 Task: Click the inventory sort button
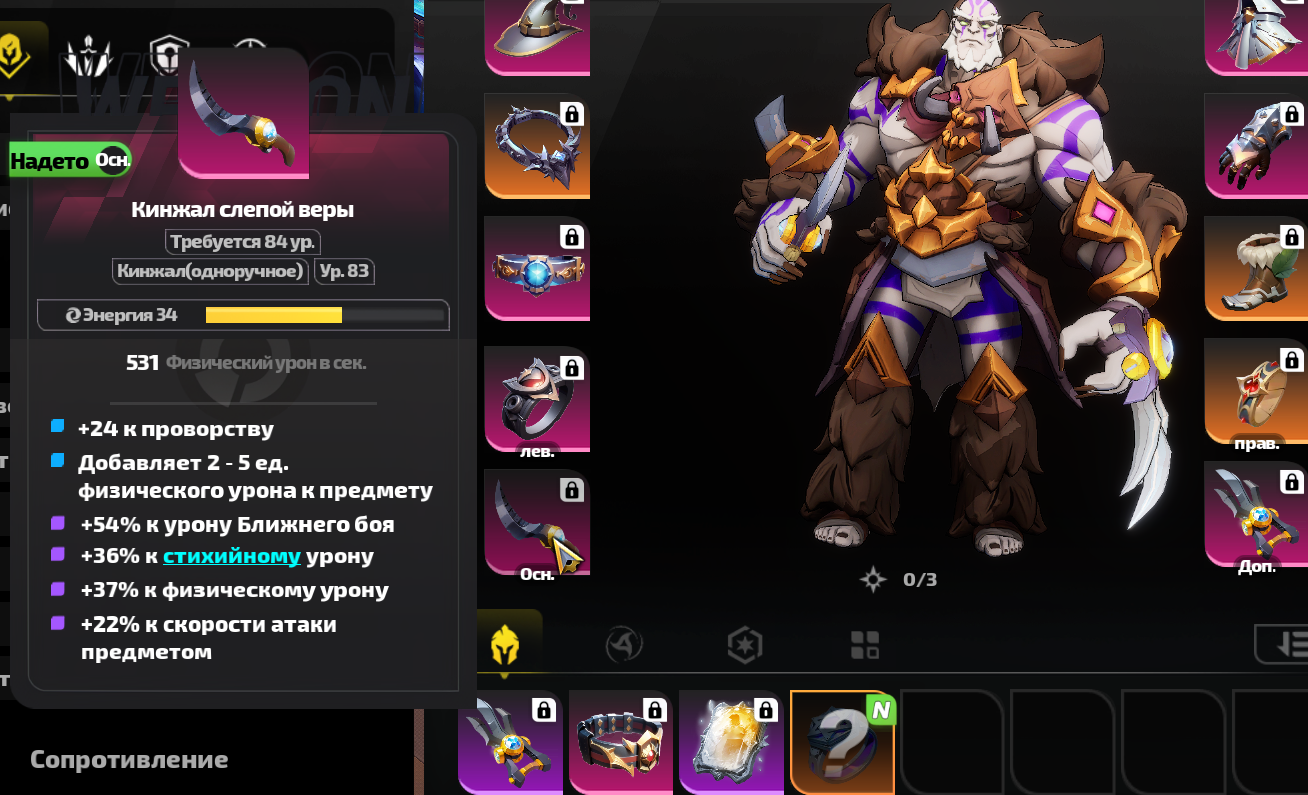[1285, 645]
